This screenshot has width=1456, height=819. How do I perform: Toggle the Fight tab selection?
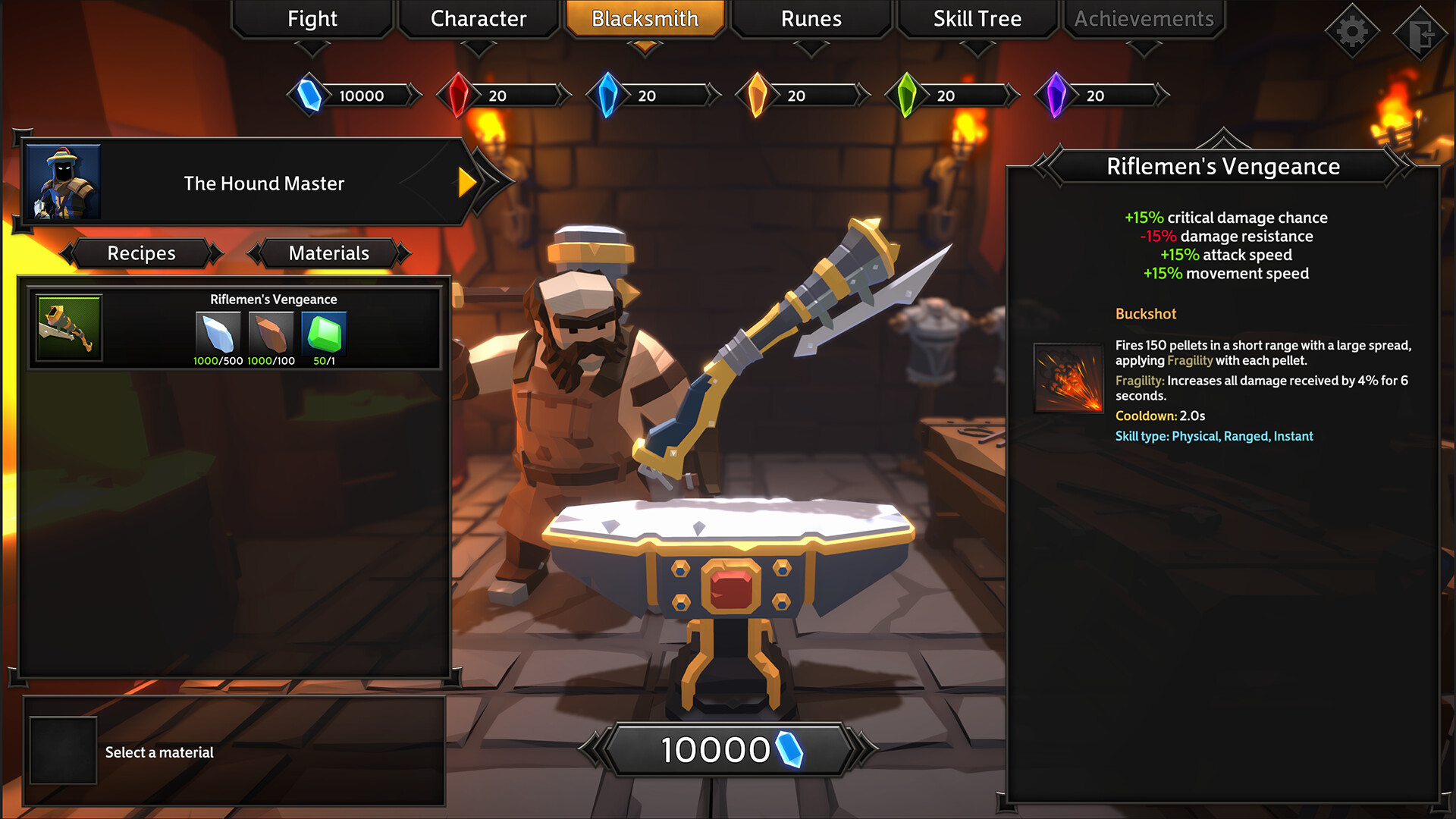[x=312, y=19]
